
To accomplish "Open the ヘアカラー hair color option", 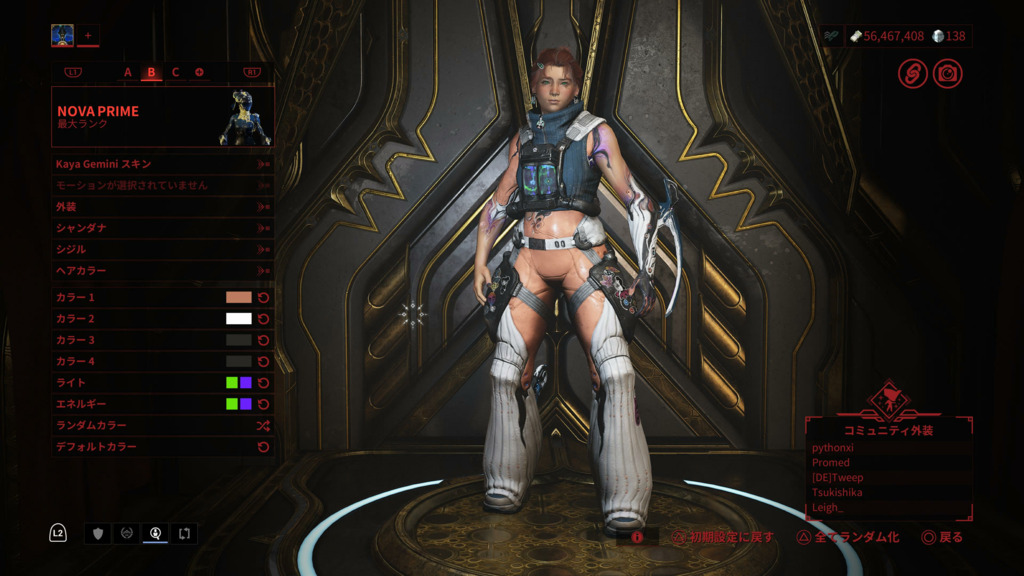I will tap(162, 270).
